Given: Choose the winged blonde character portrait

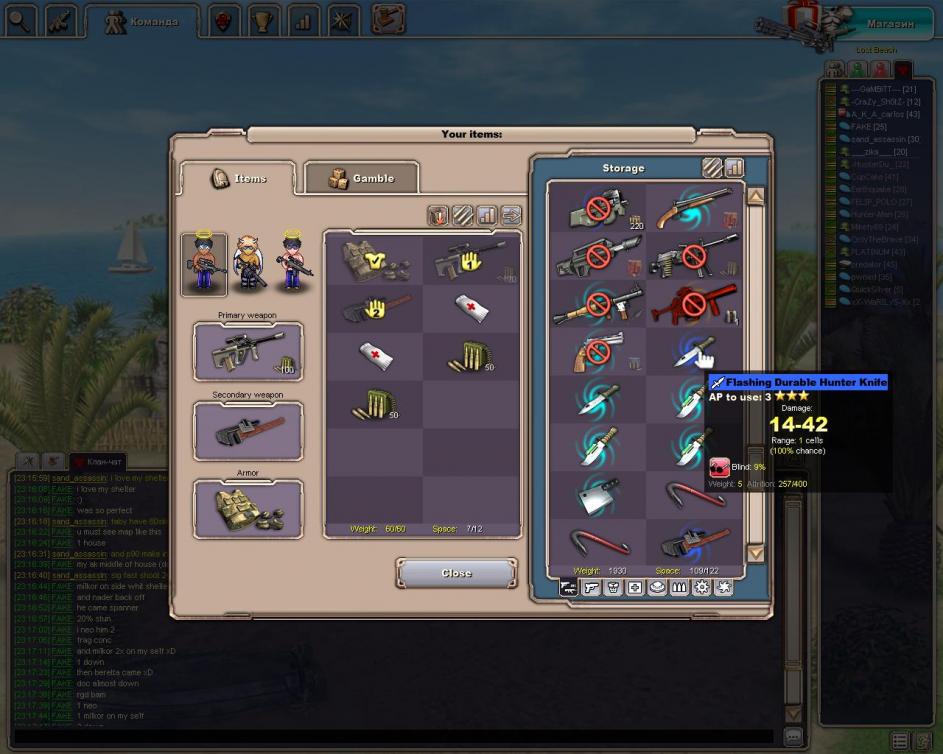Looking at the screenshot, I should (x=248, y=263).
